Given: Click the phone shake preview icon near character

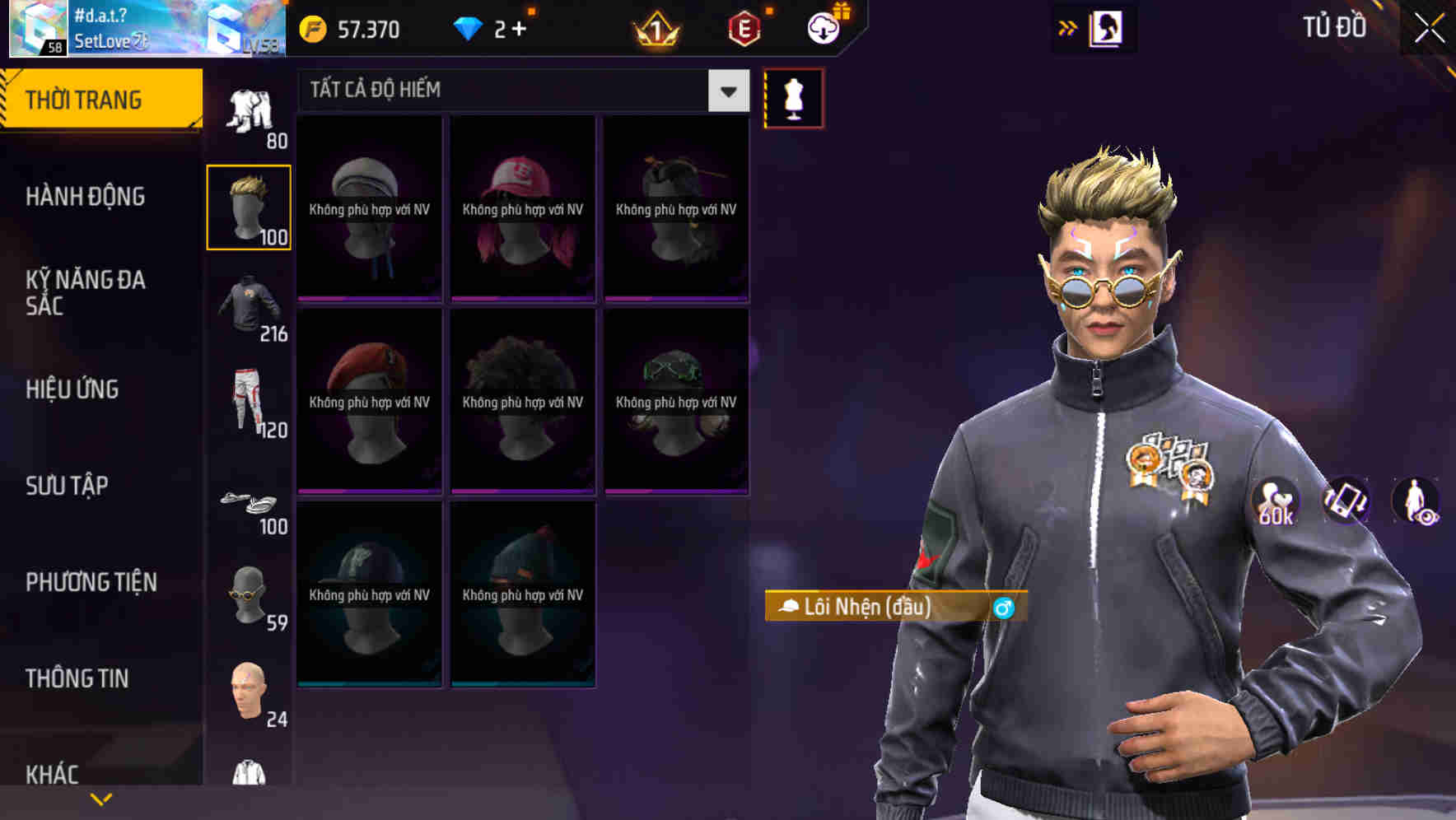Looking at the screenshot, I should click(x=1345, y=502).
